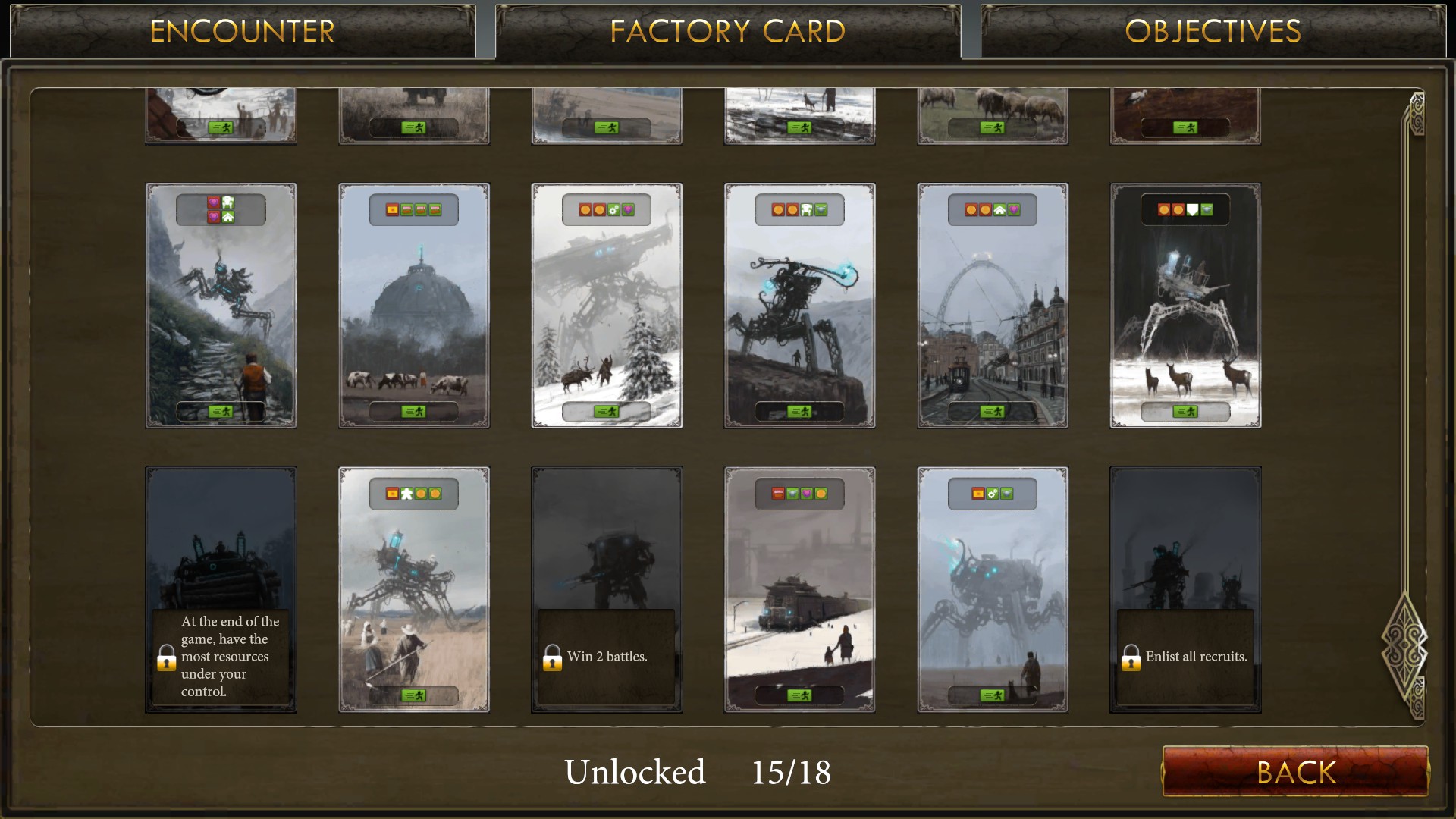Select the dome building card artwork
The width and height of the screenshot is (1456, 819).
pos(414,305)
